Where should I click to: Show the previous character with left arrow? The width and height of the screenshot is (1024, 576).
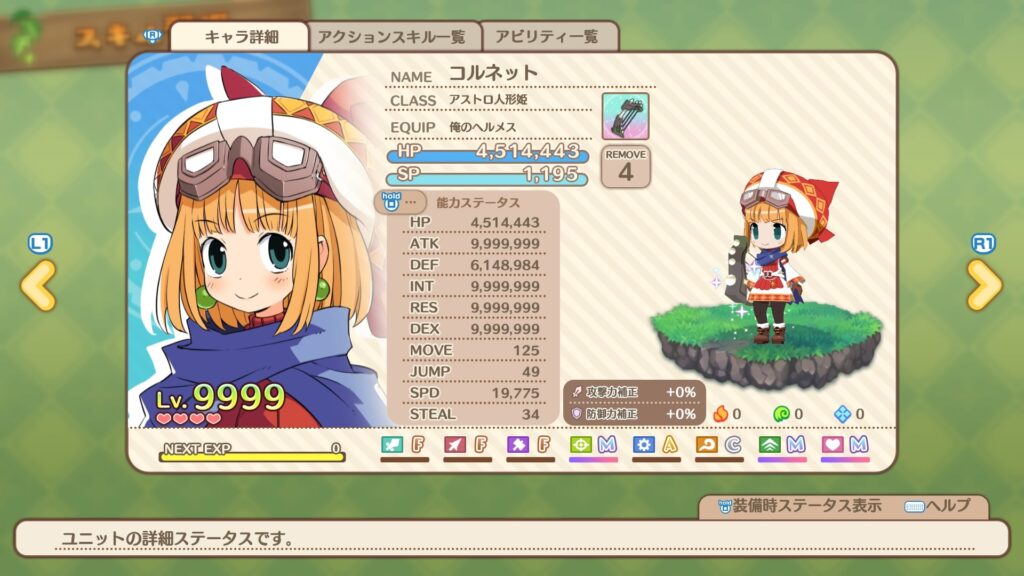coord(38,287)
